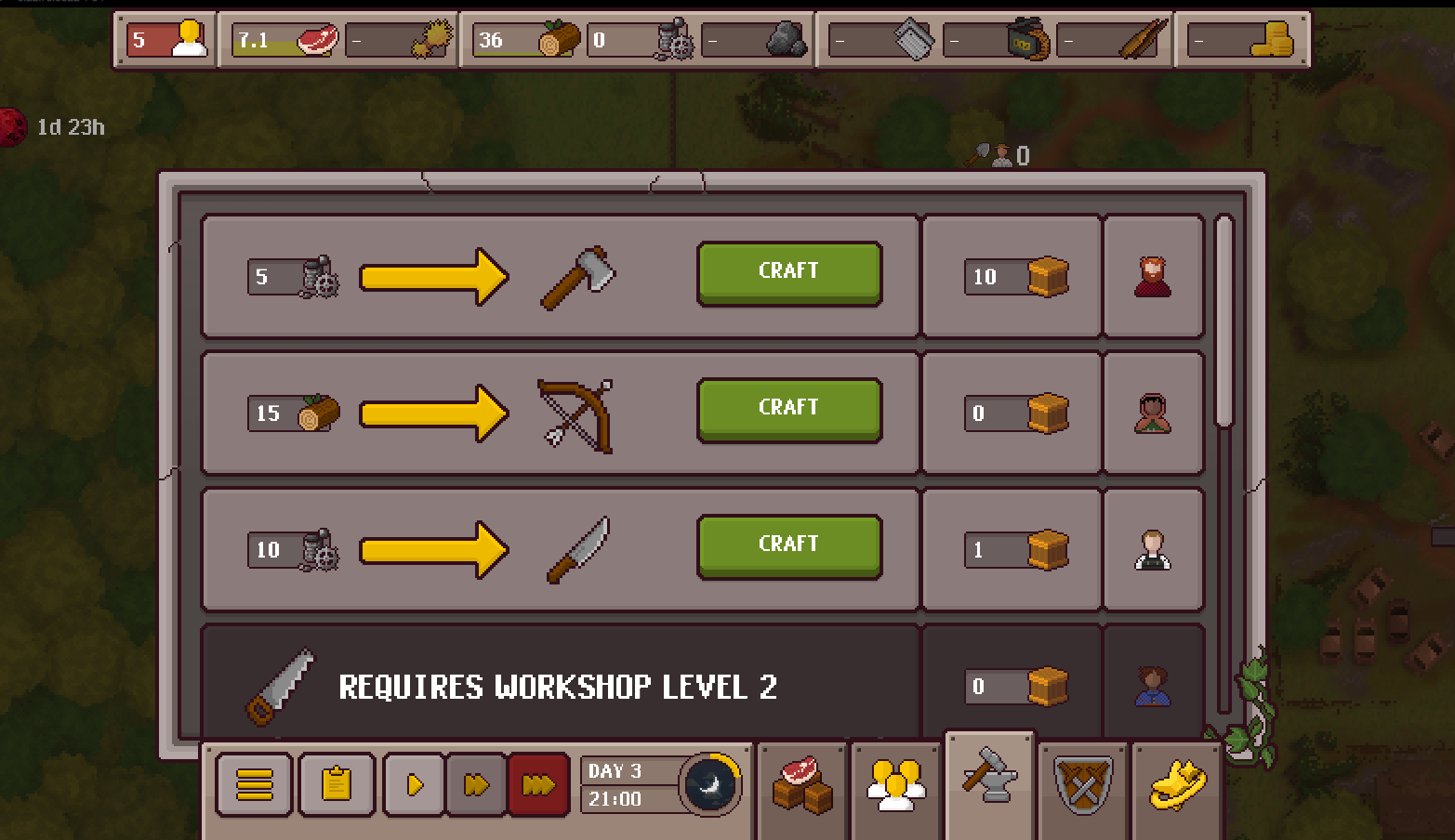This screenshot has width=1455, height=840.
Task: Select the hooded villager for bows
Action: (1153, 413)
